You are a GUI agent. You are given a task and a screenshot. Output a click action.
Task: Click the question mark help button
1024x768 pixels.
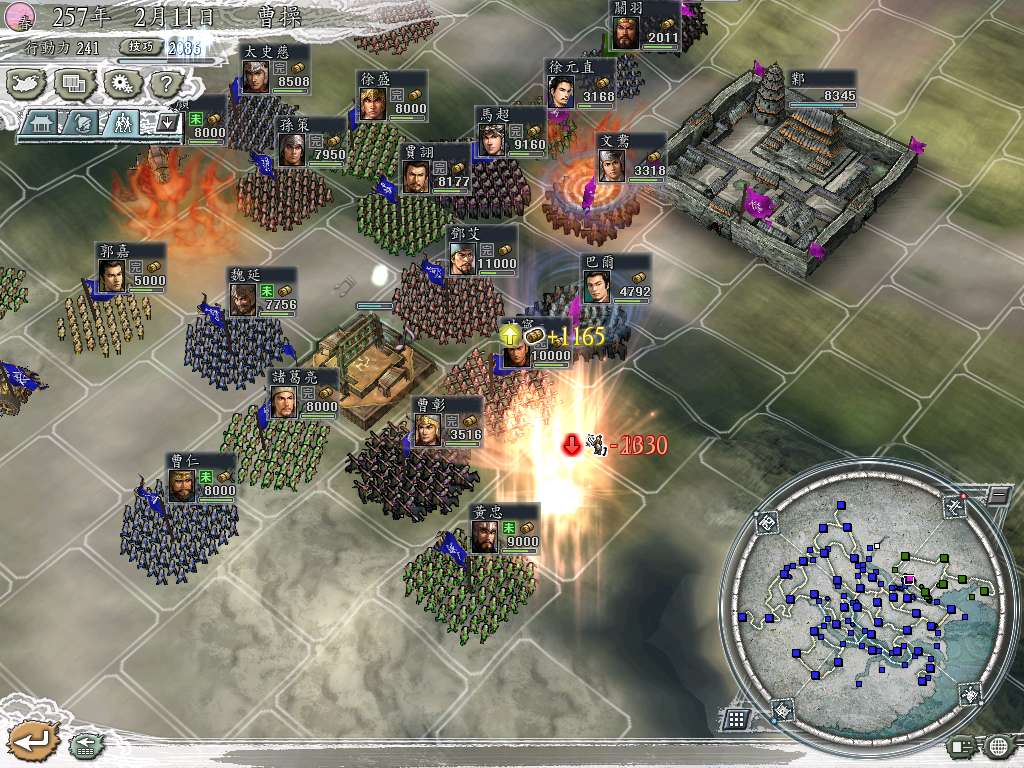coord(165,84)
